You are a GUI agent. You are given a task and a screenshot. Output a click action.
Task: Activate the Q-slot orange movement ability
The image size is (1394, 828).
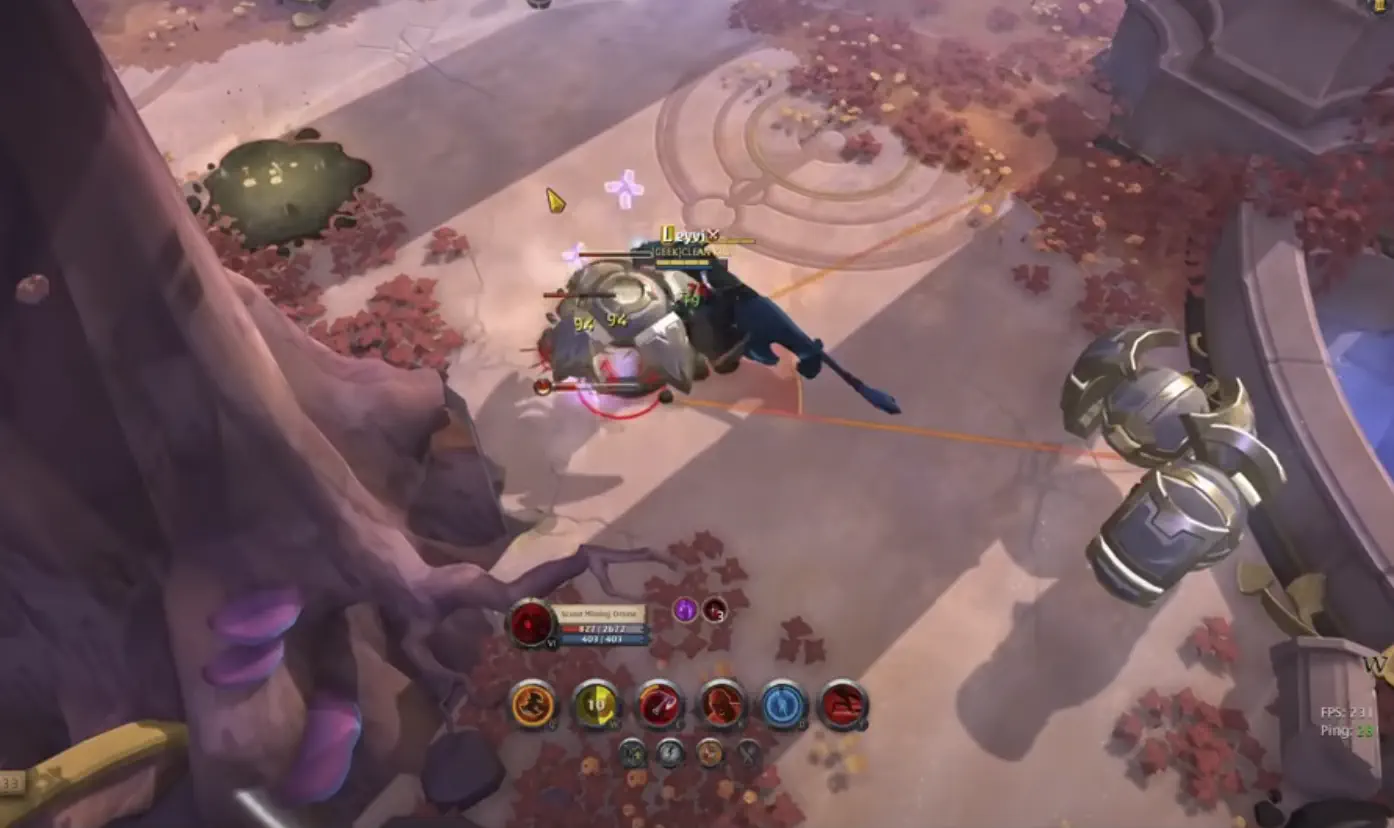(531, 705)
